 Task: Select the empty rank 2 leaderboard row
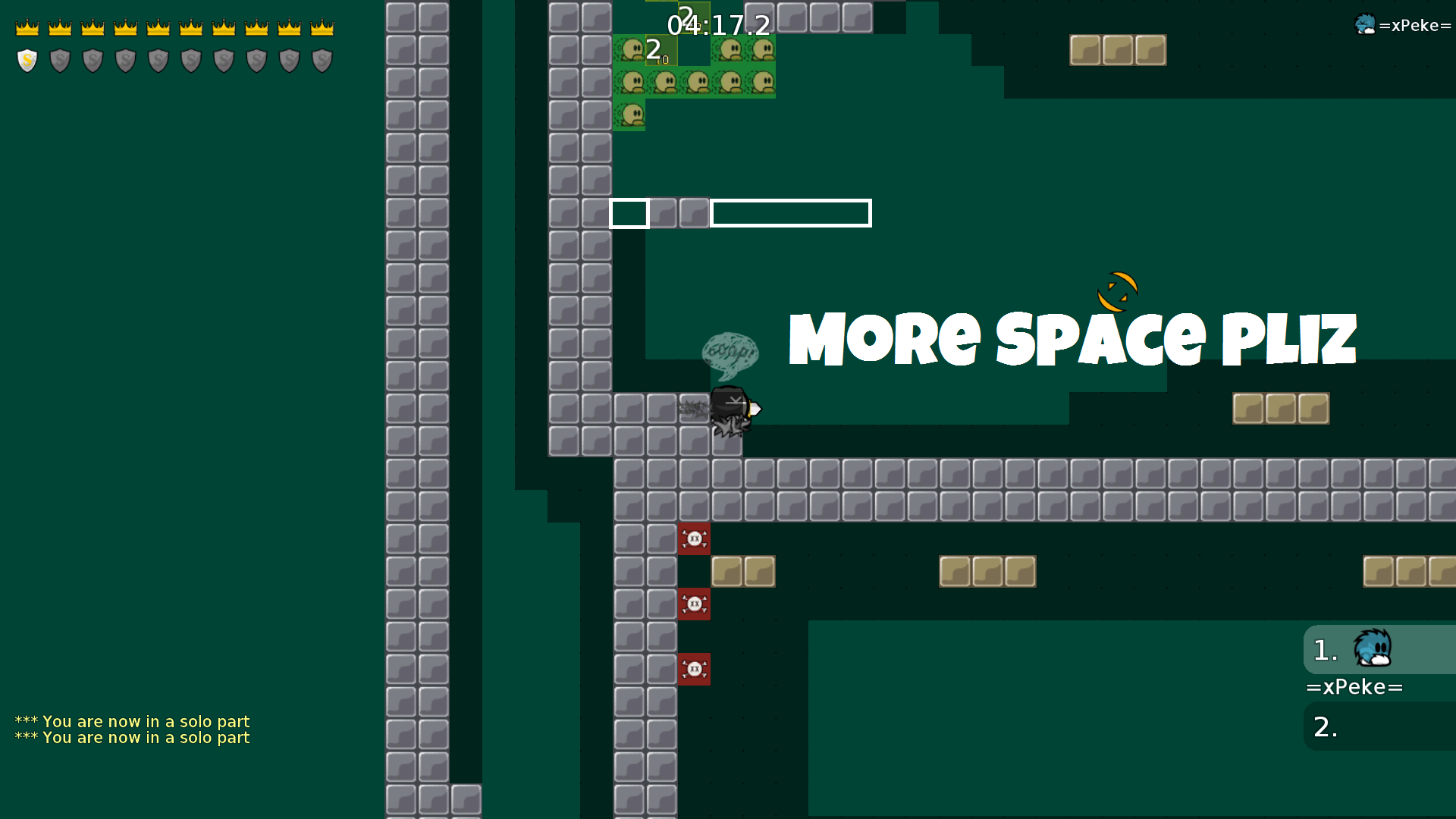click(x=1379, y=726)
